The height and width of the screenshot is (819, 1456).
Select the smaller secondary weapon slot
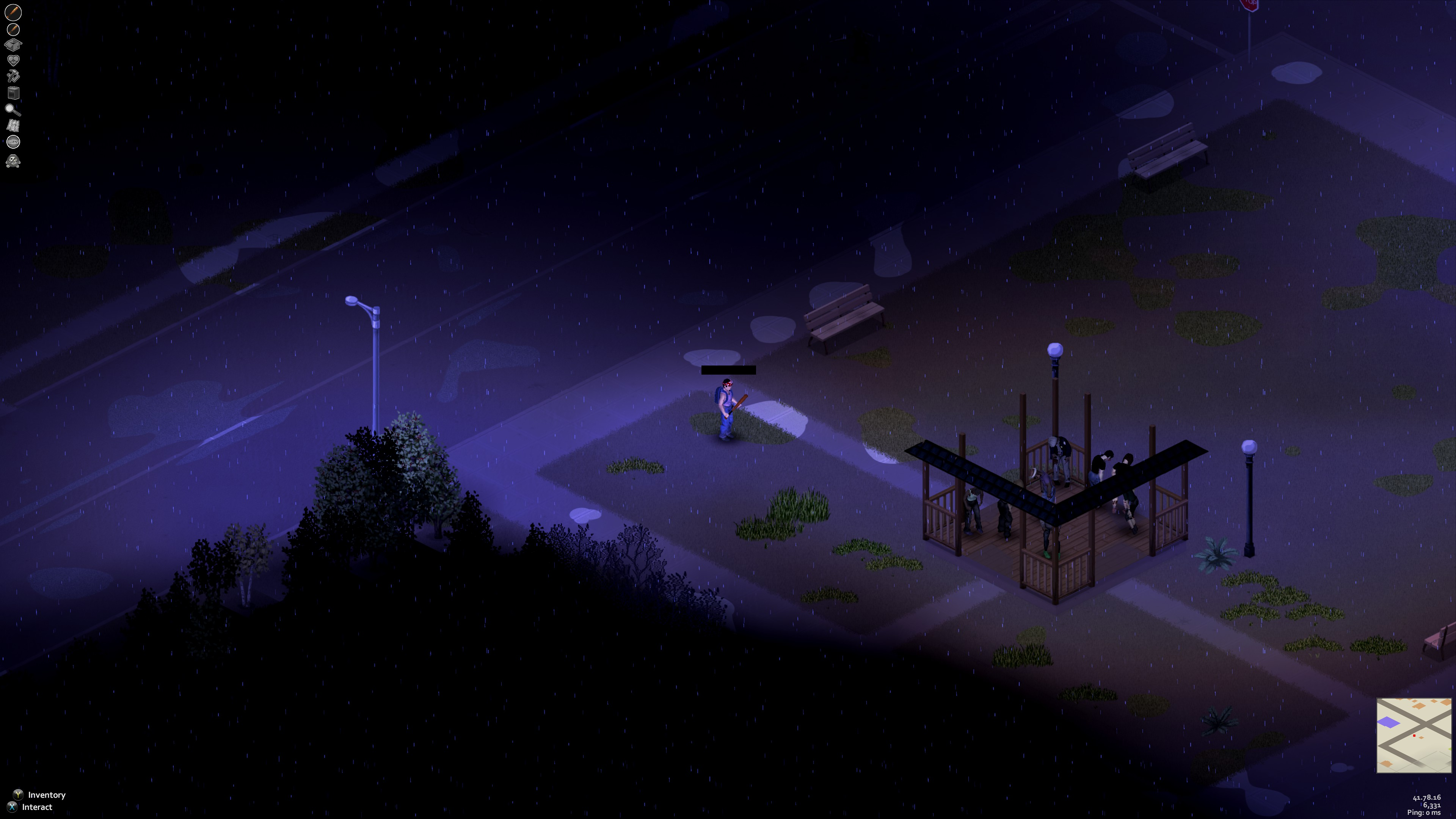13,29
